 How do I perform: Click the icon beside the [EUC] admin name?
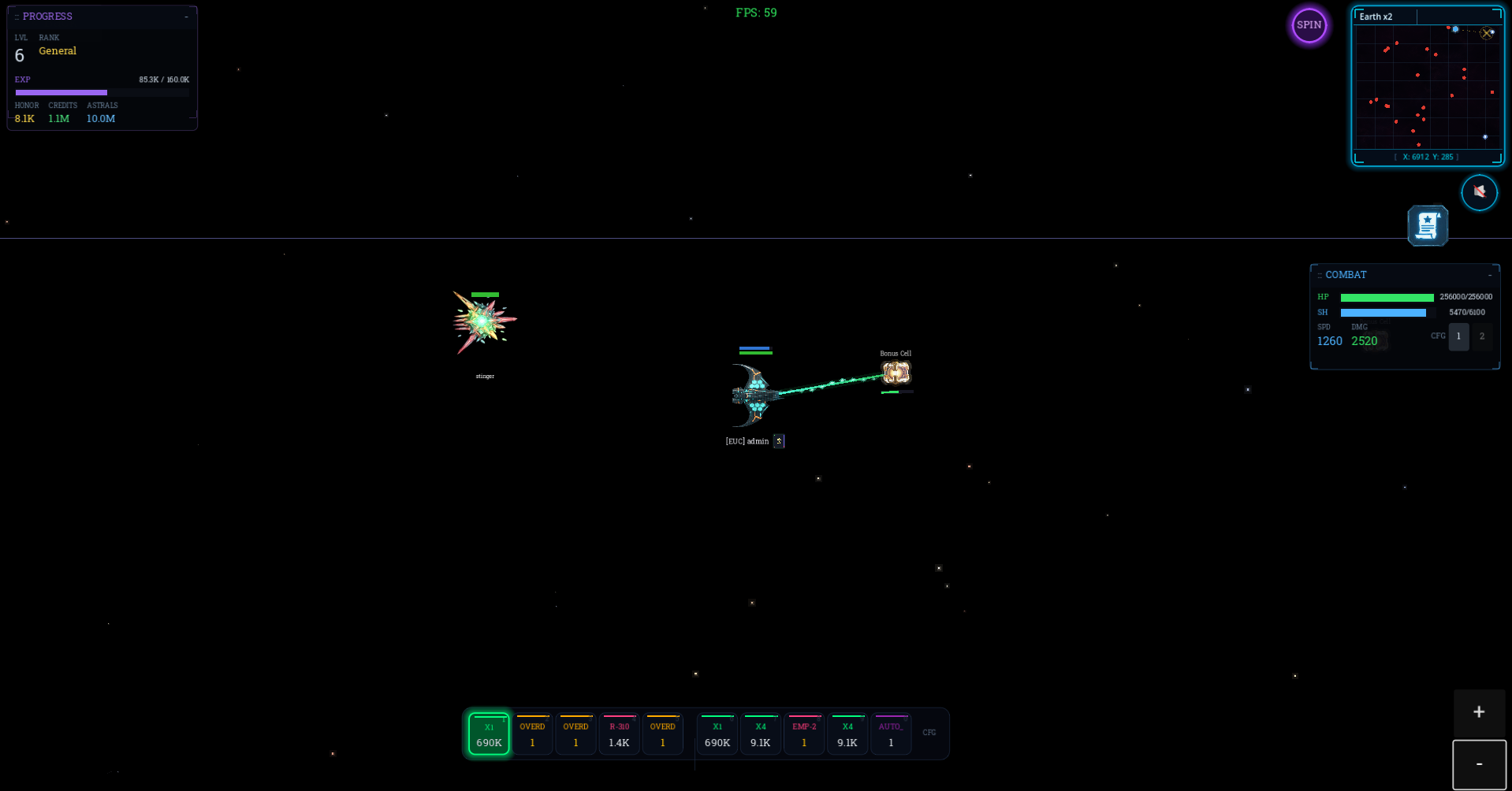click(778, 441)
